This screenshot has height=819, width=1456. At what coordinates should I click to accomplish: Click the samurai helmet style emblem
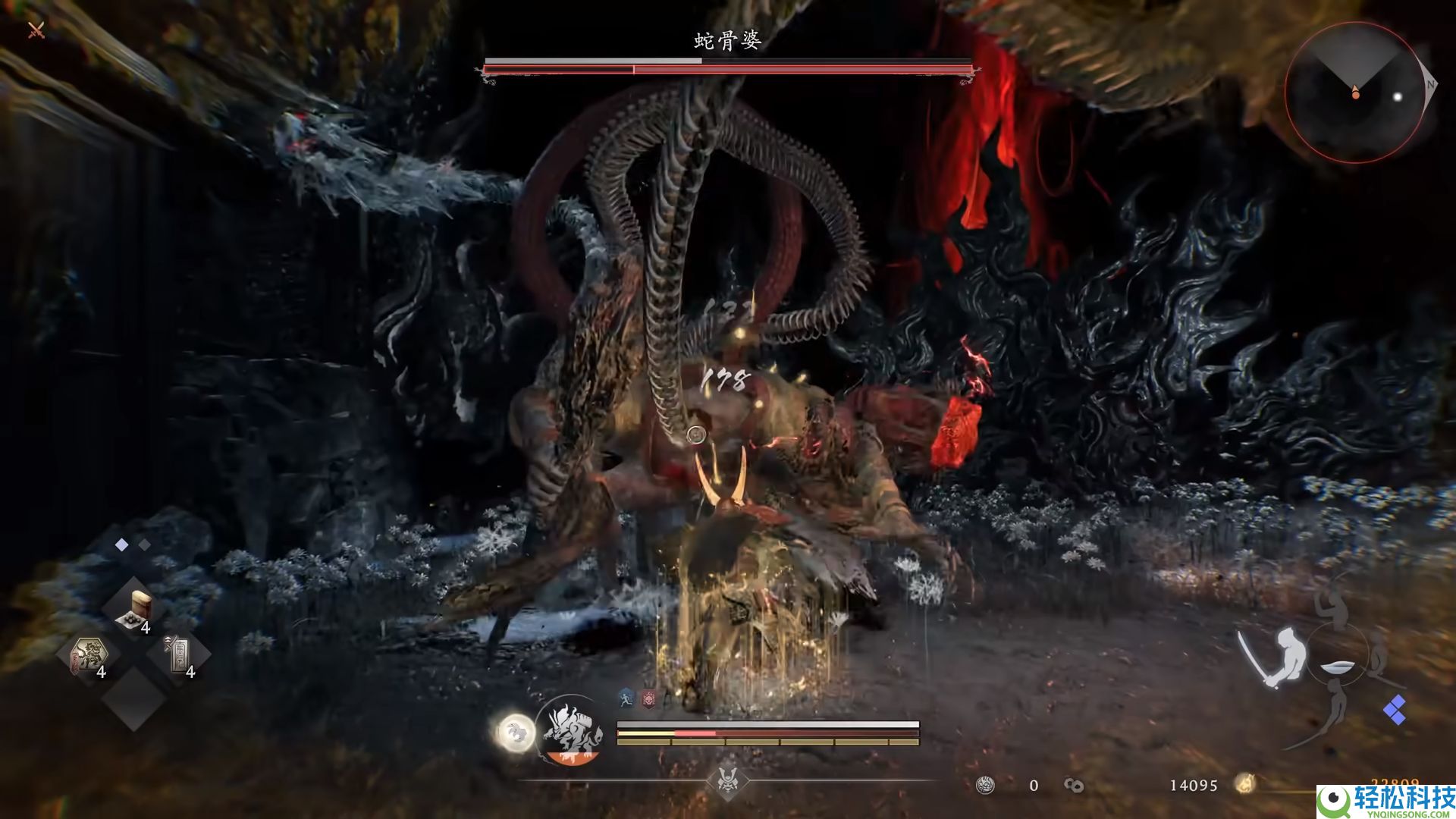click(x=728, y=780)
